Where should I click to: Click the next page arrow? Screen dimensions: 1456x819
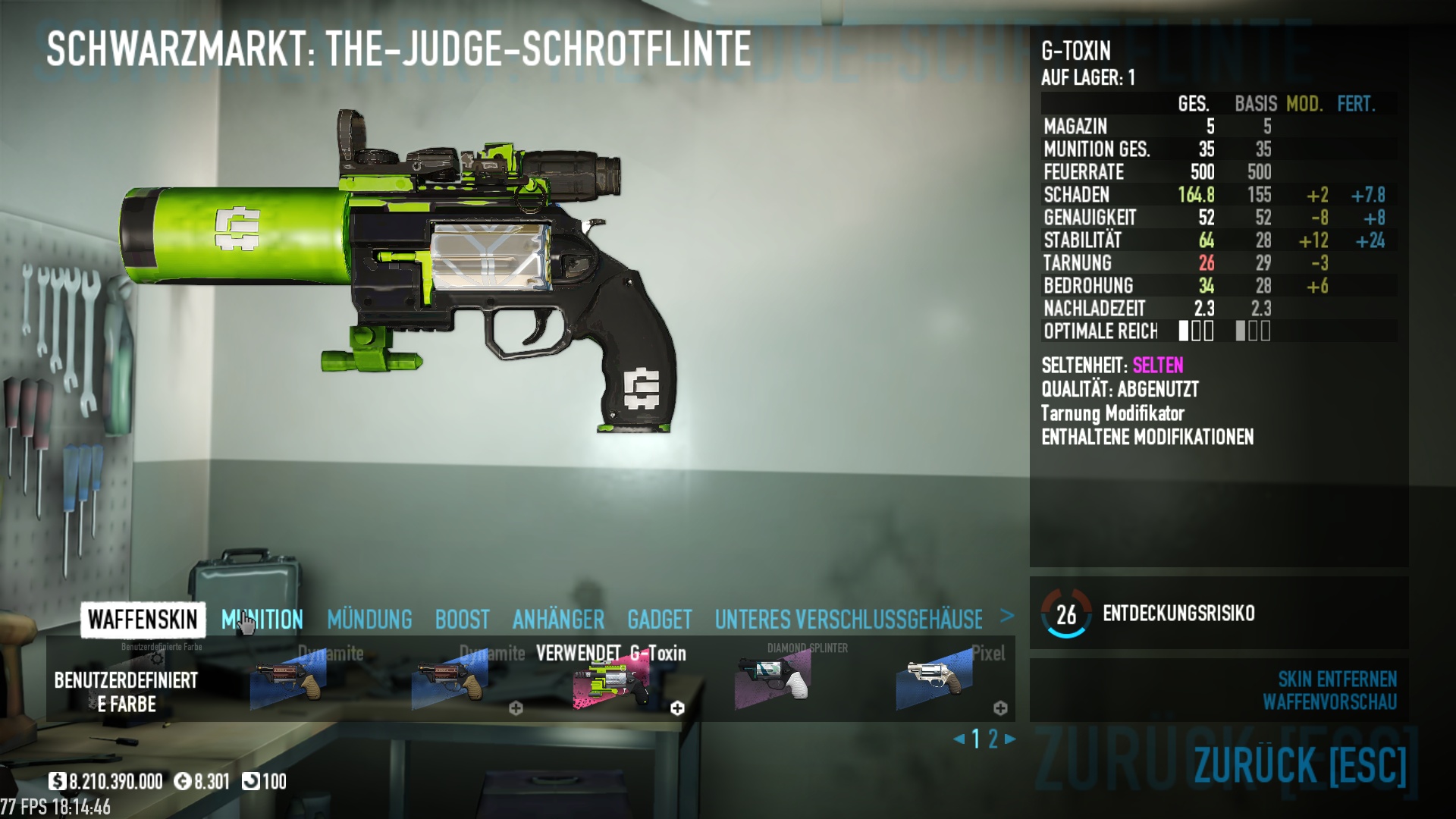point(1010,739)
